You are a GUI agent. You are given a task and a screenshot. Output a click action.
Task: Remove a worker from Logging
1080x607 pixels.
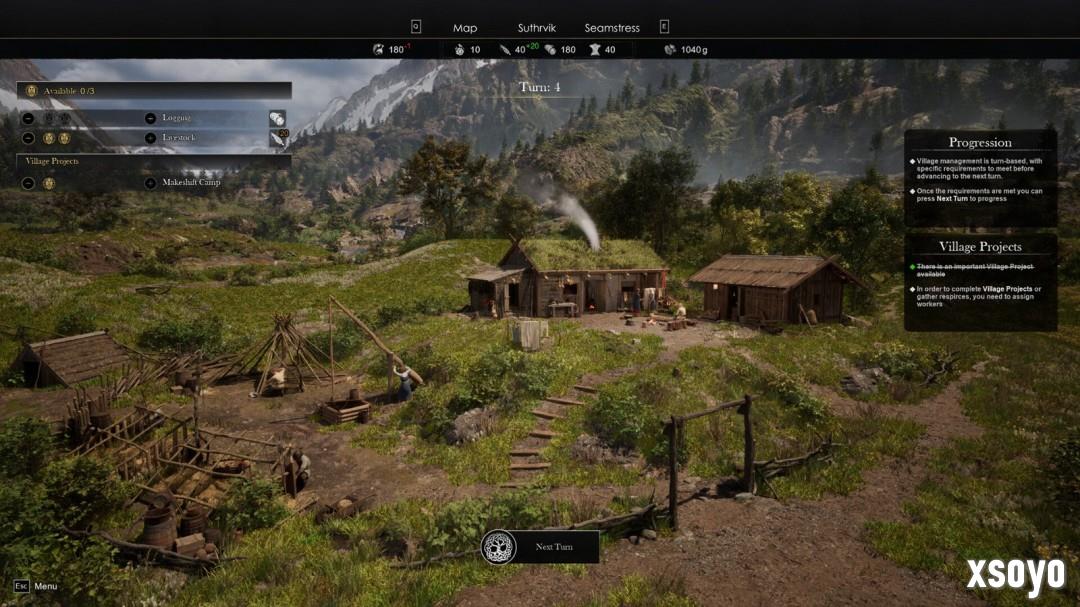pyautogui.click(x=28, y=118)
